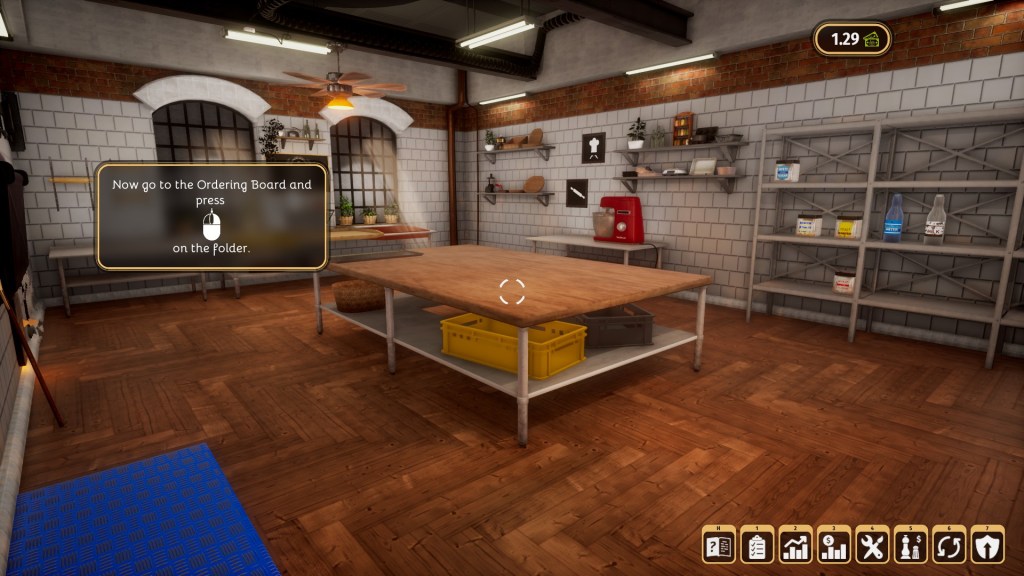Open the pepper mill and shaker icon
The width and height of the screenshot is (1024, 576).
click(910, 545)
